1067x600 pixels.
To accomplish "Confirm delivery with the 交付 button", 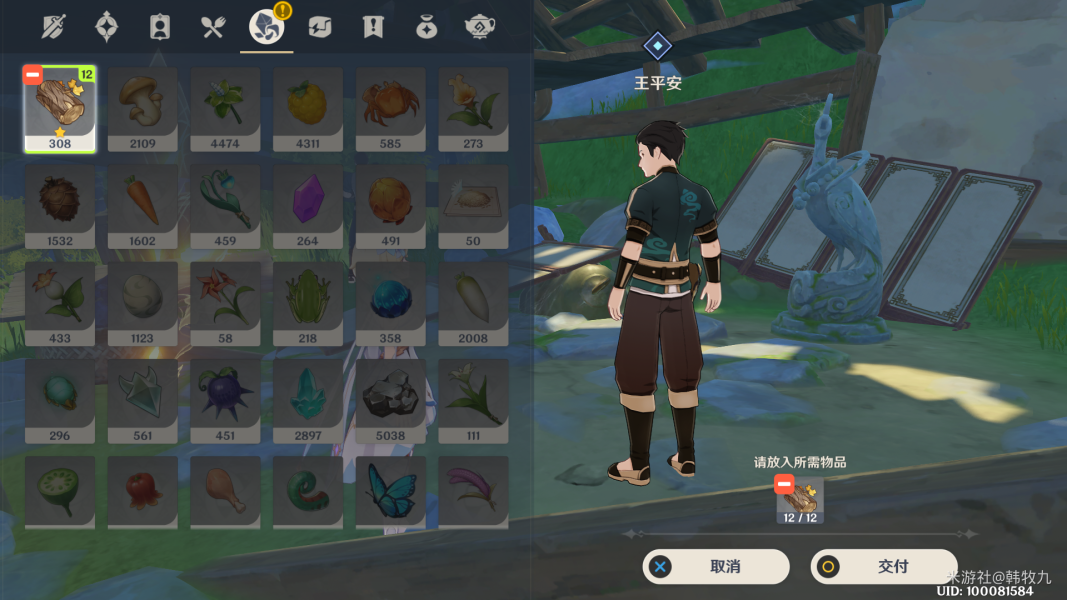I will (883, 567).
